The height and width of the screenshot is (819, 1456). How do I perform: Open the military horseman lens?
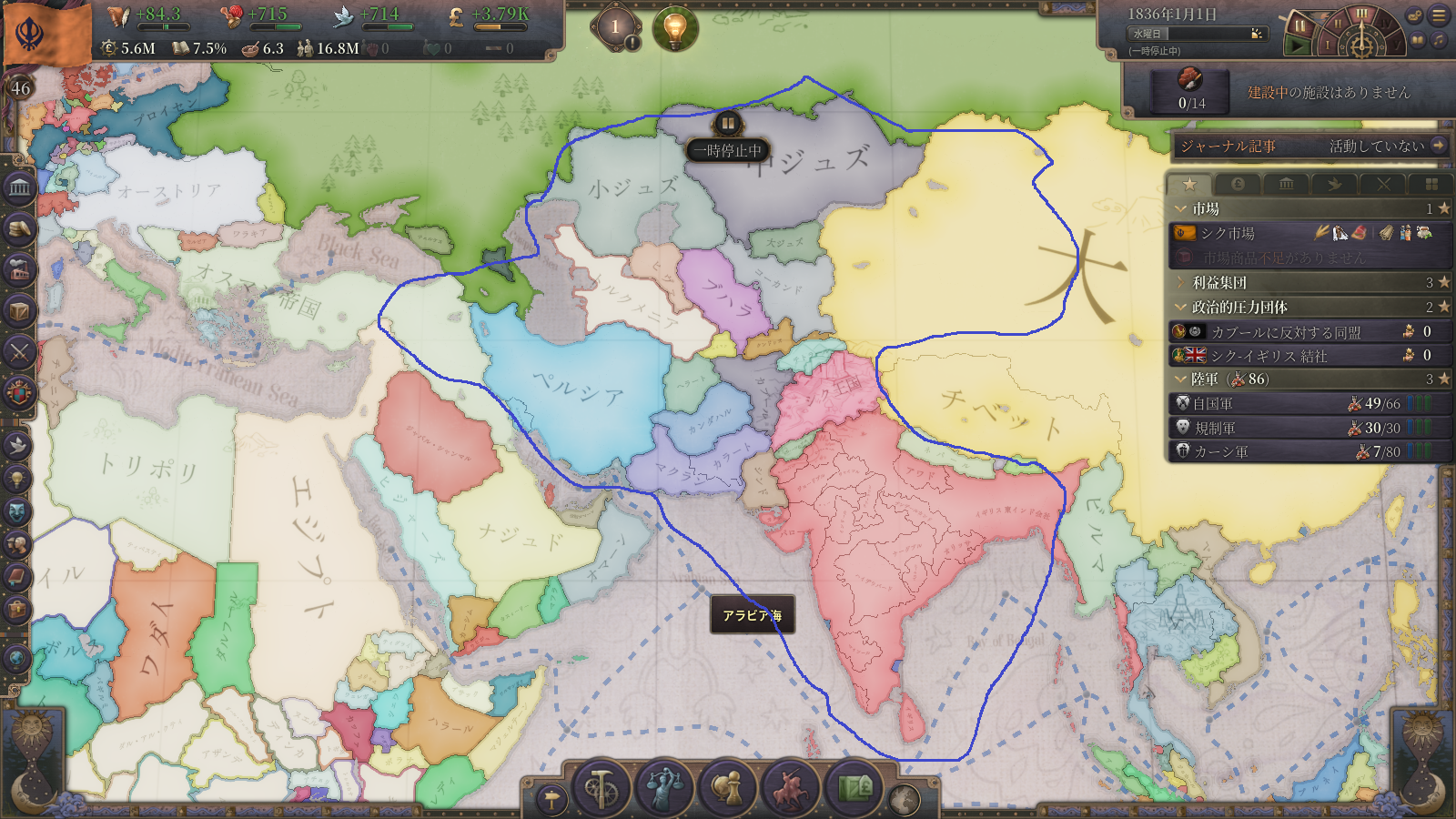click(790, 788)
